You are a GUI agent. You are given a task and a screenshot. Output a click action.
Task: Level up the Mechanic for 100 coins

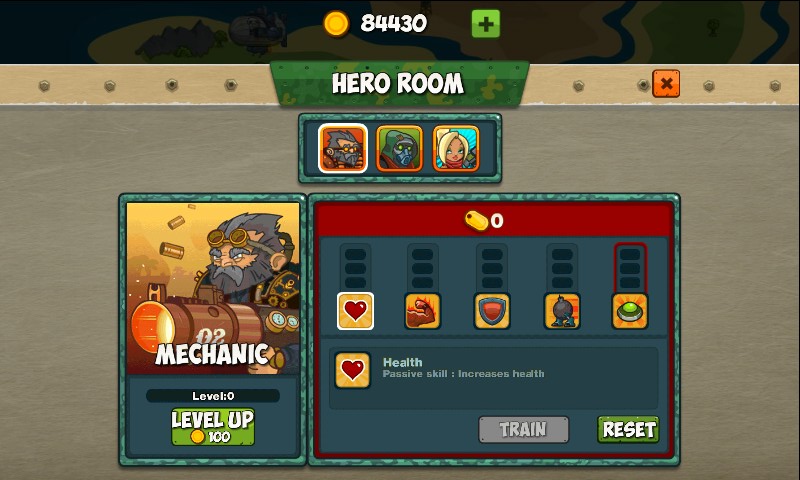[x=213, y=427]
